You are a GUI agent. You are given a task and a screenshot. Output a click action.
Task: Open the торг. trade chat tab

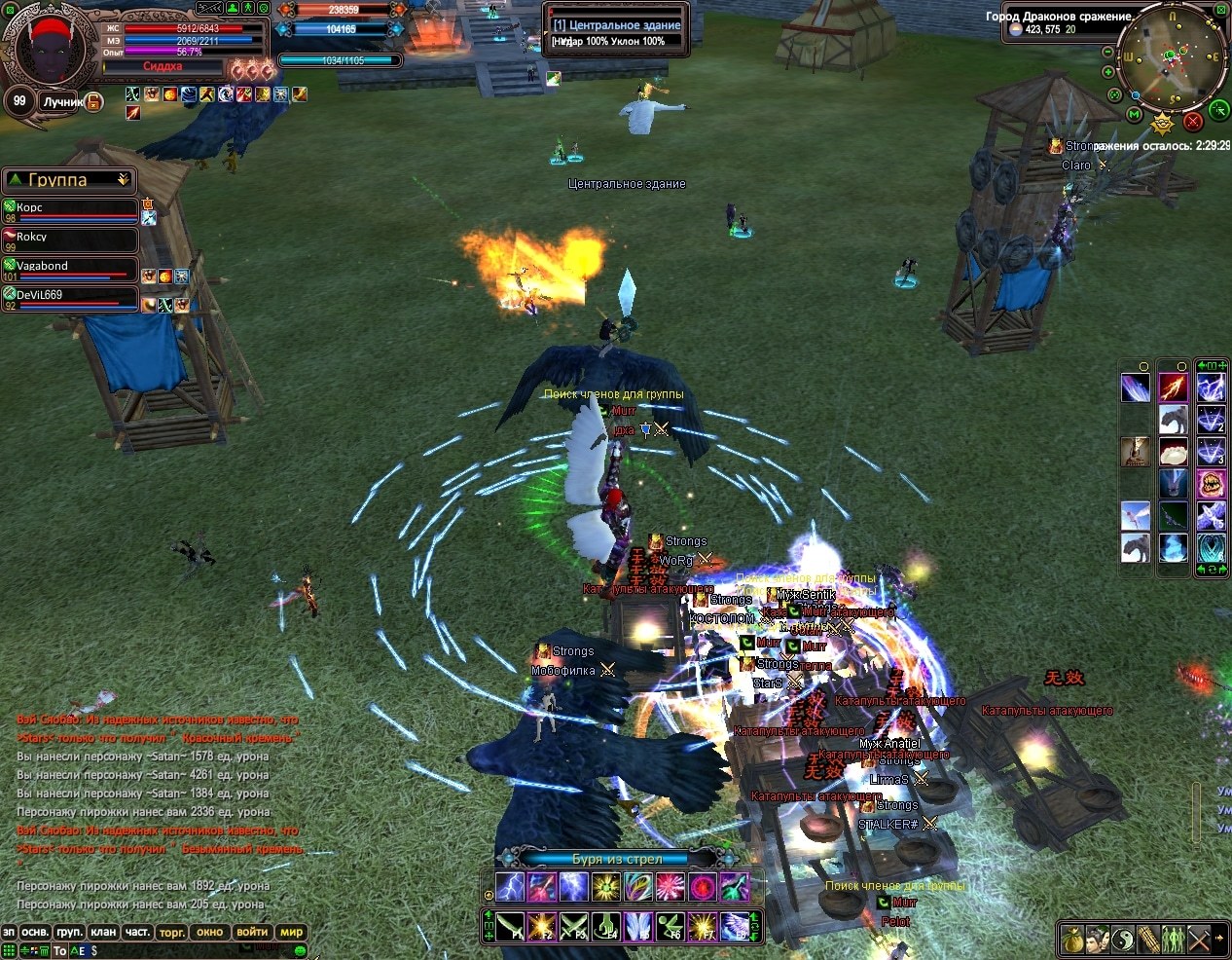tap(172, 932)
